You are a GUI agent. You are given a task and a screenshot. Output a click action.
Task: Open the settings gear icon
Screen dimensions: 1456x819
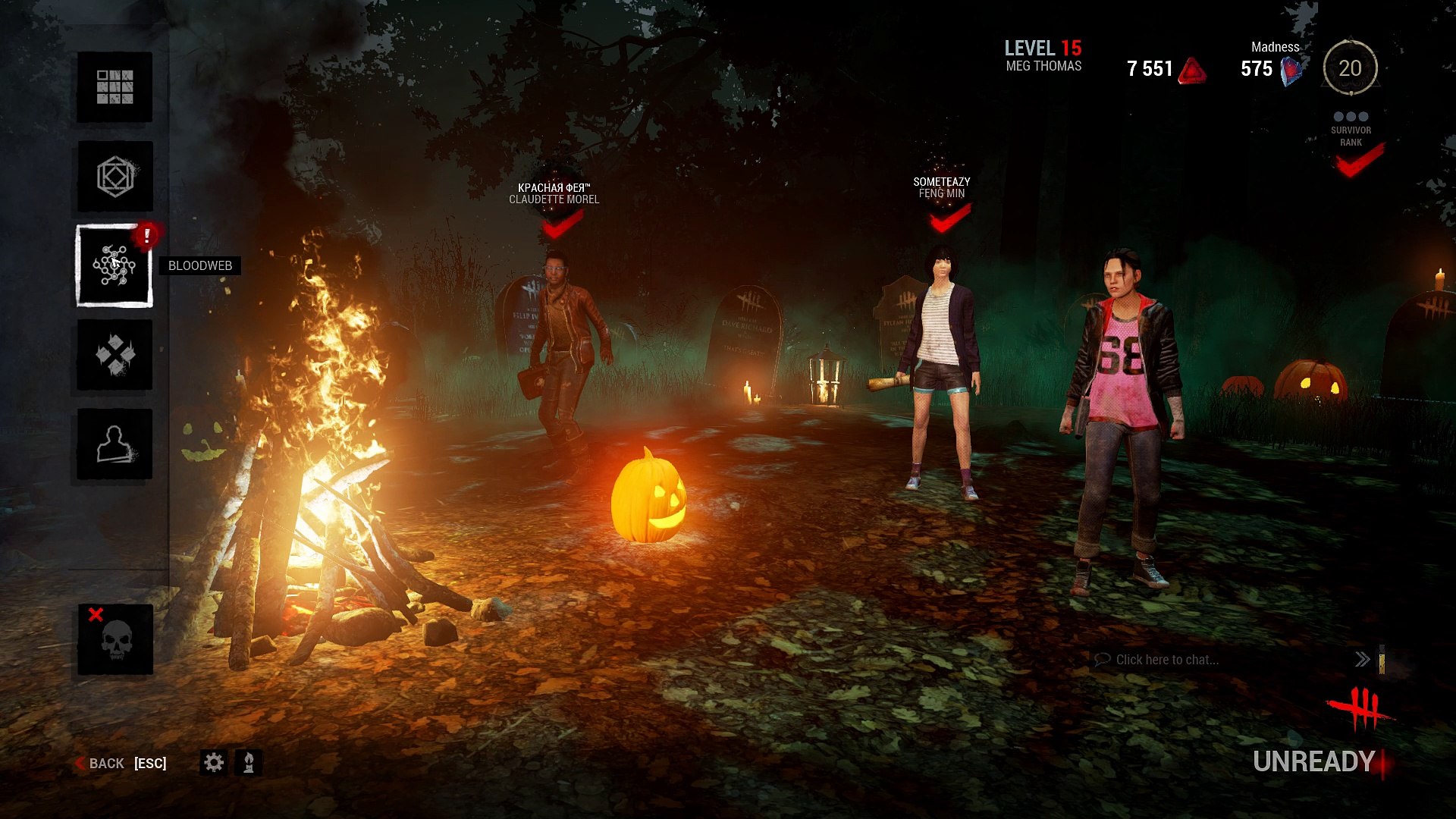(x=214, y=762)
